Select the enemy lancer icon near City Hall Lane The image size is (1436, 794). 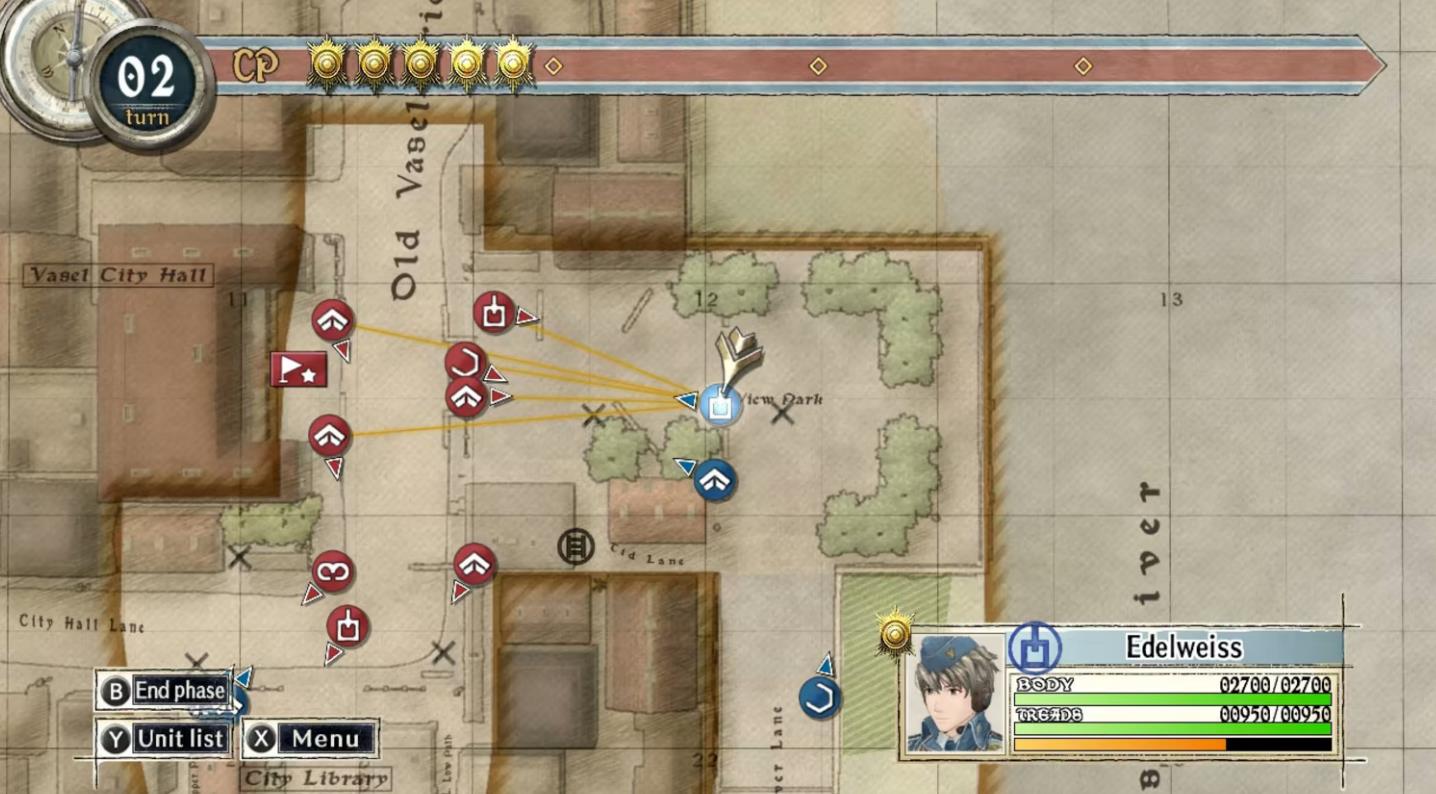click(337, 573)
